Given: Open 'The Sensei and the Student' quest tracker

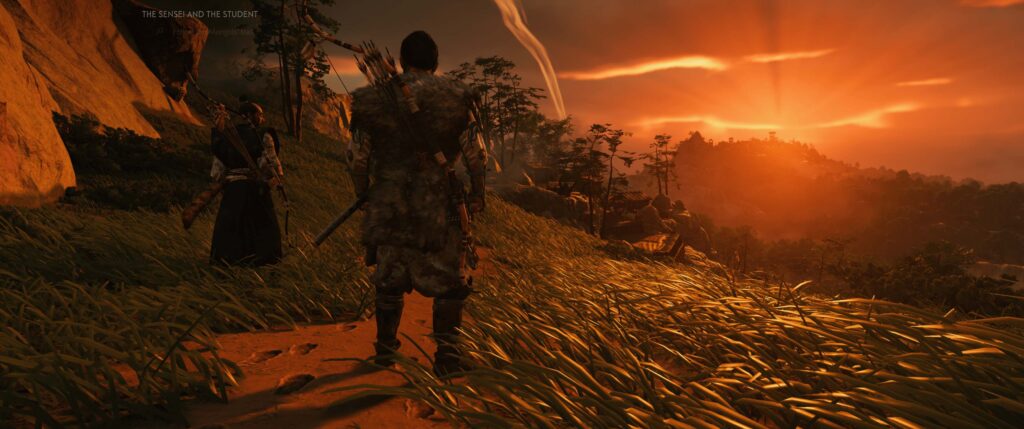Looking at the screenshot, I should point(200,15).
